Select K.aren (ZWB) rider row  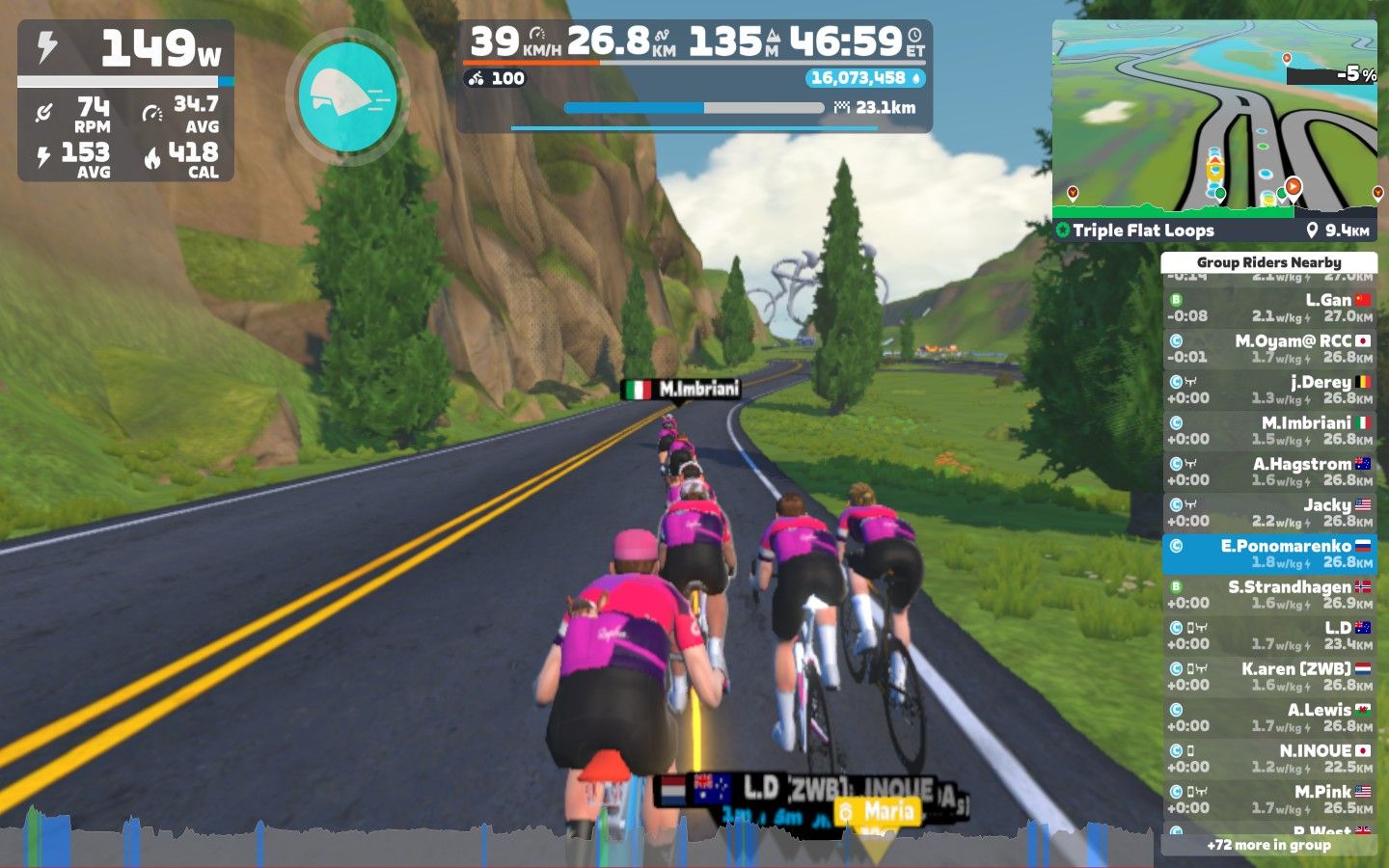pyautogui.click(x=1268, y=676)
